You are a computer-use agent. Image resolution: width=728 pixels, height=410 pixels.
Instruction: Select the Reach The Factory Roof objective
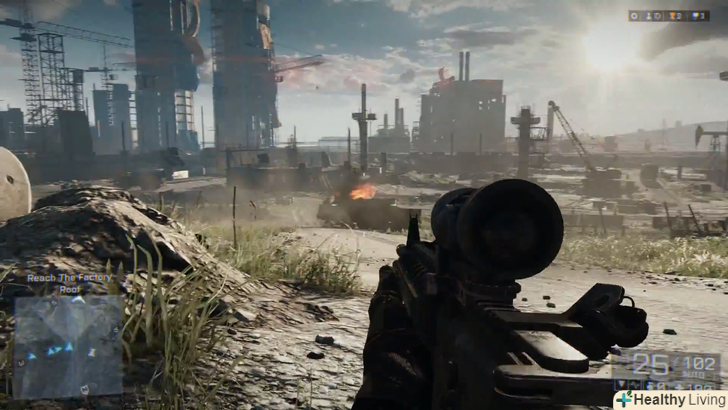point(68,282)
